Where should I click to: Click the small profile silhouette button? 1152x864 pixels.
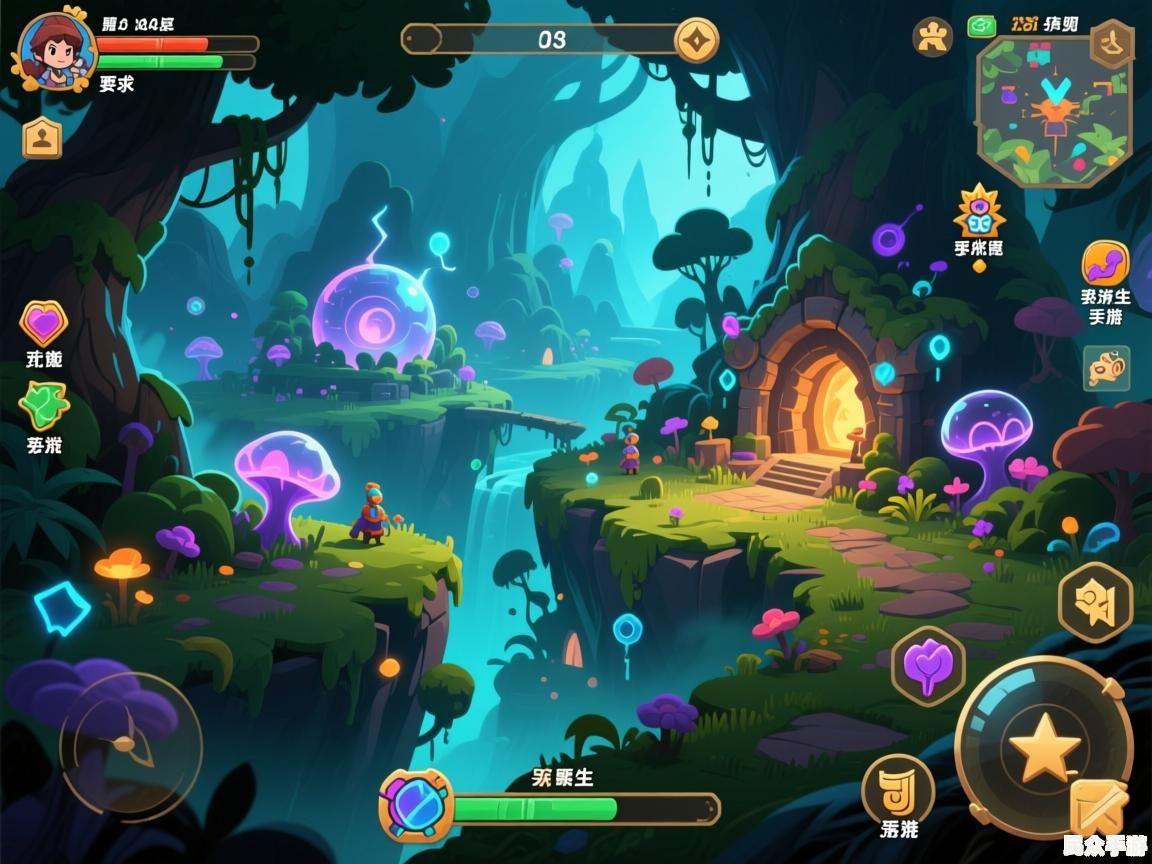[42, 138]
